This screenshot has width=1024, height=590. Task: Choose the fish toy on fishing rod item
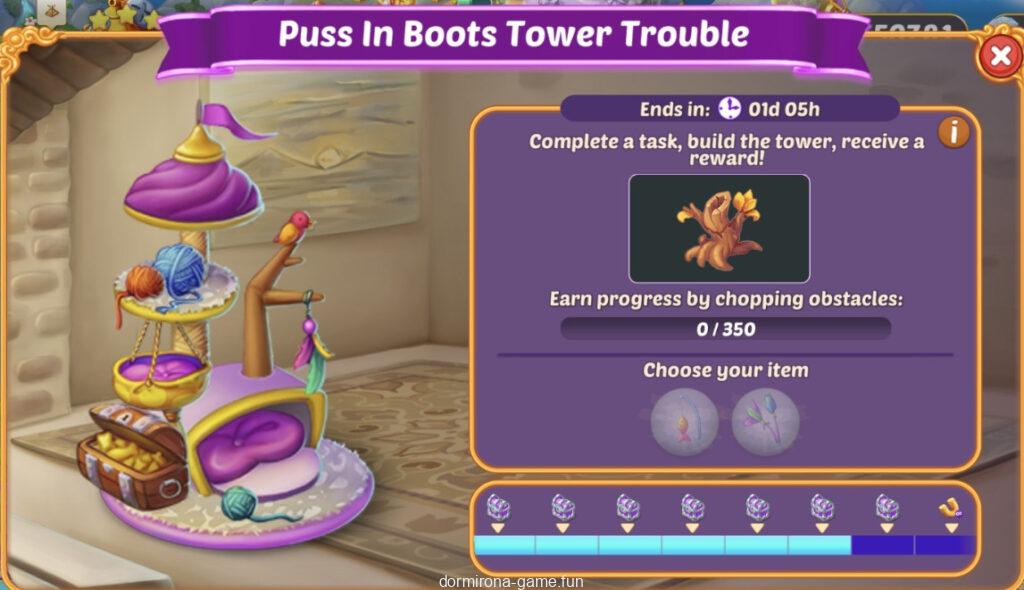[x=684, y=422]
